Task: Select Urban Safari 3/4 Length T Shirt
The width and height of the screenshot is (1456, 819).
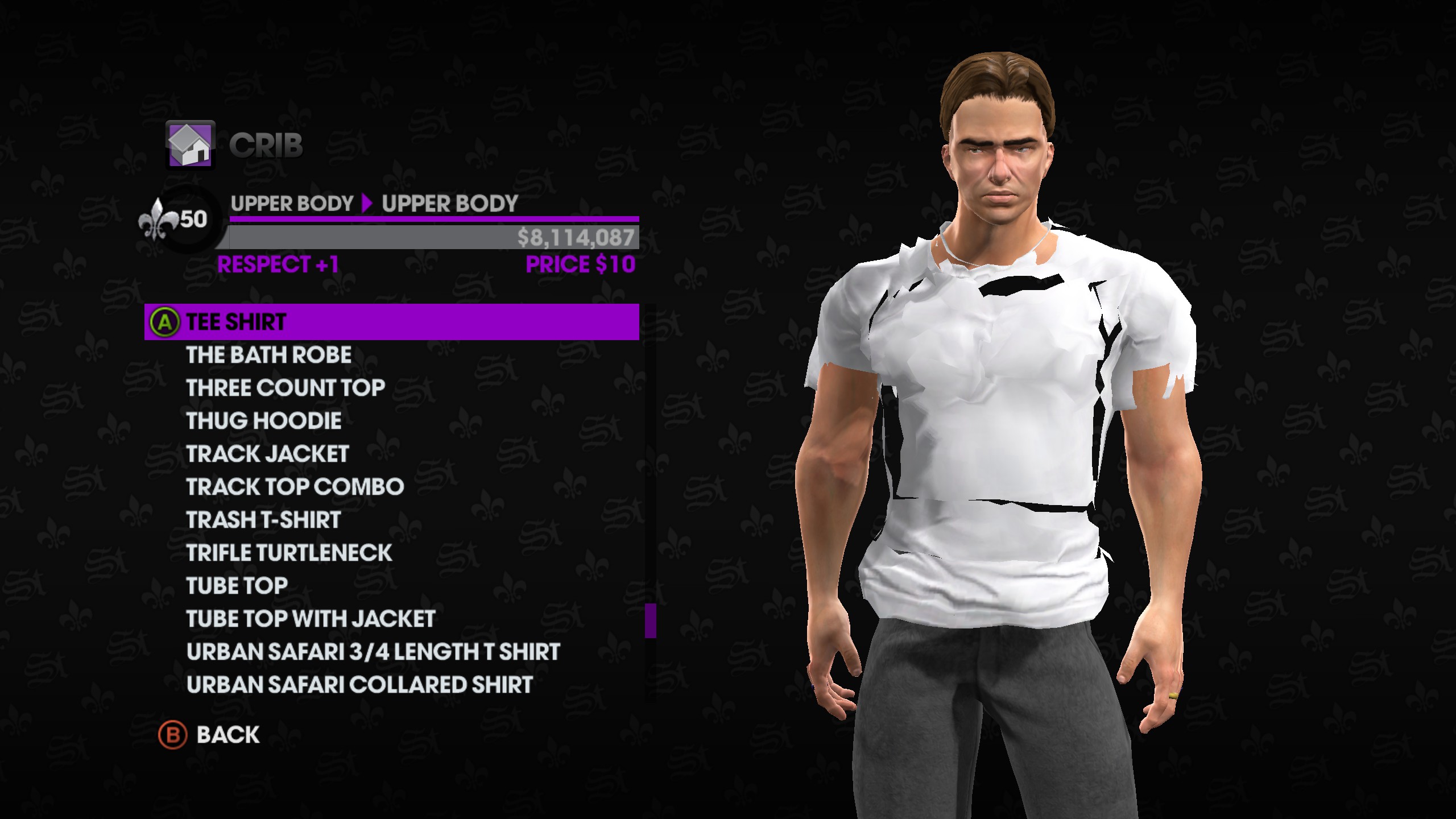Action: (373, 652)
